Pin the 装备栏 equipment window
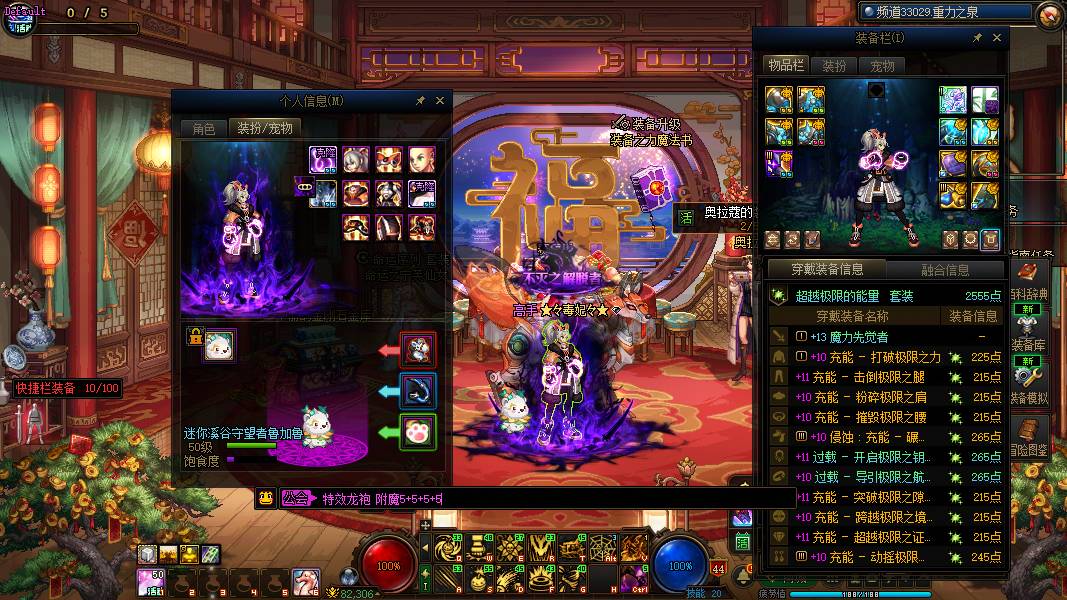The width and height of the screenshot is (1067, 600). click(x=977, y=38)
